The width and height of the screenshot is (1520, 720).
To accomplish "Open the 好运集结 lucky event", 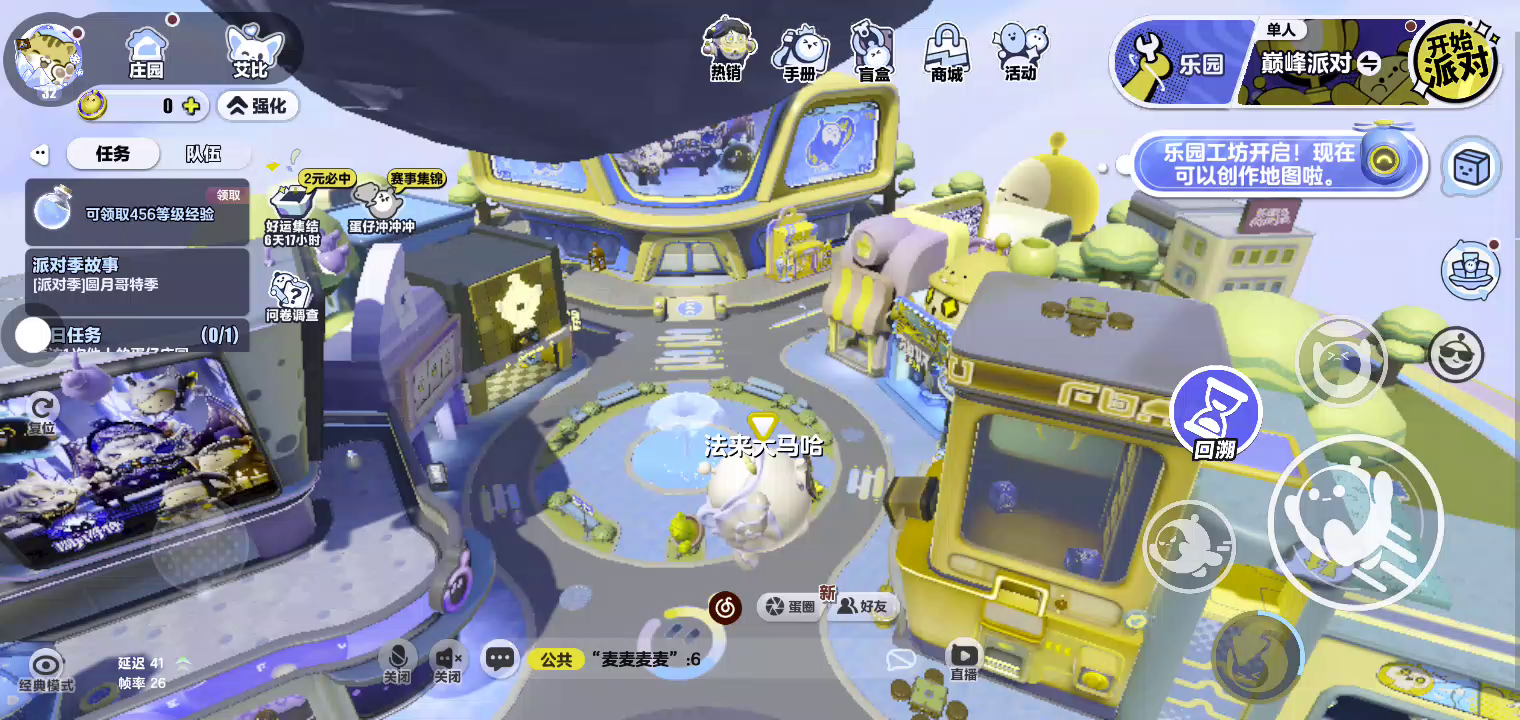I will (291, 210).
